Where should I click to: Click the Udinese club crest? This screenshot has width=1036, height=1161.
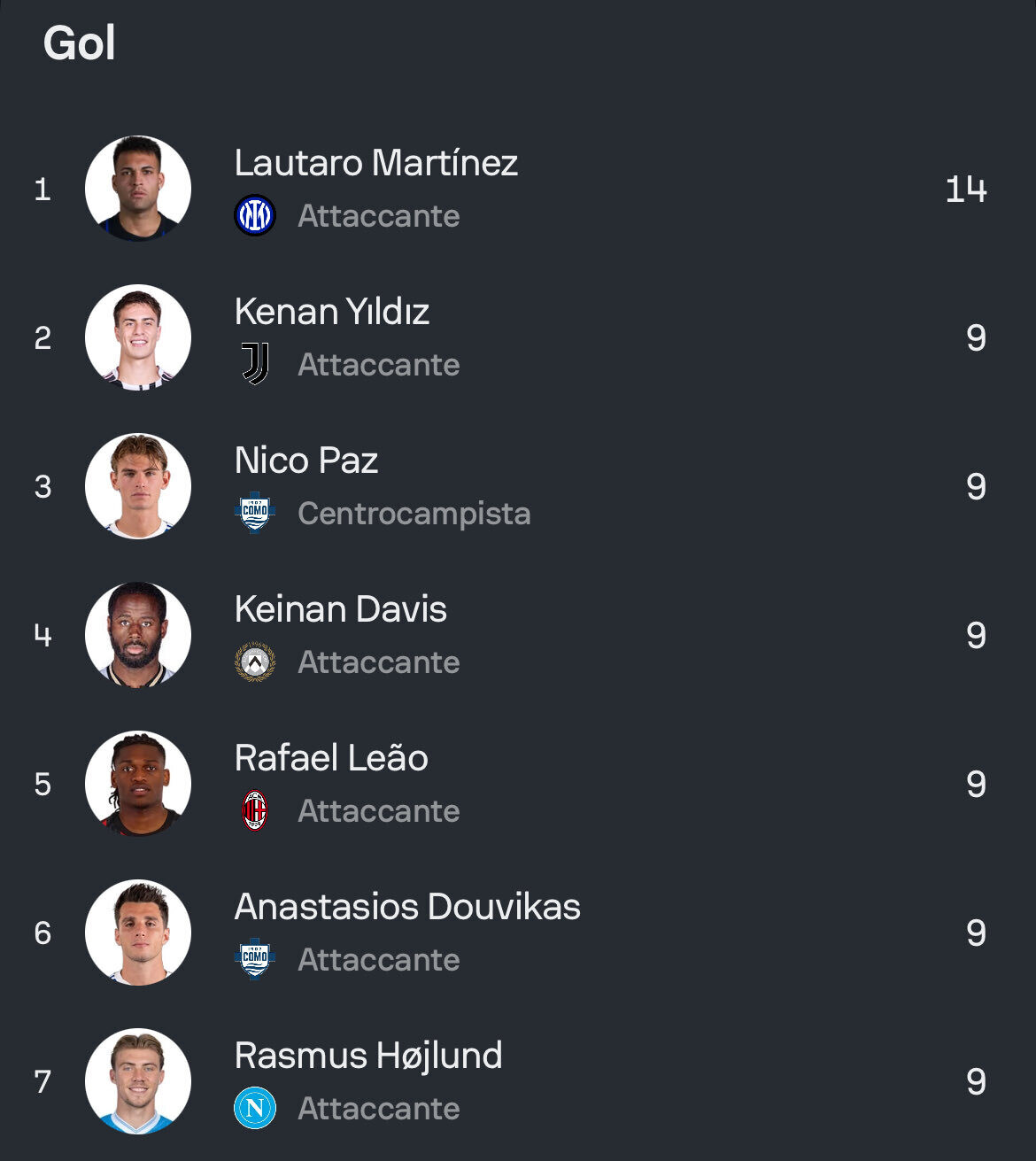[255, 662]
